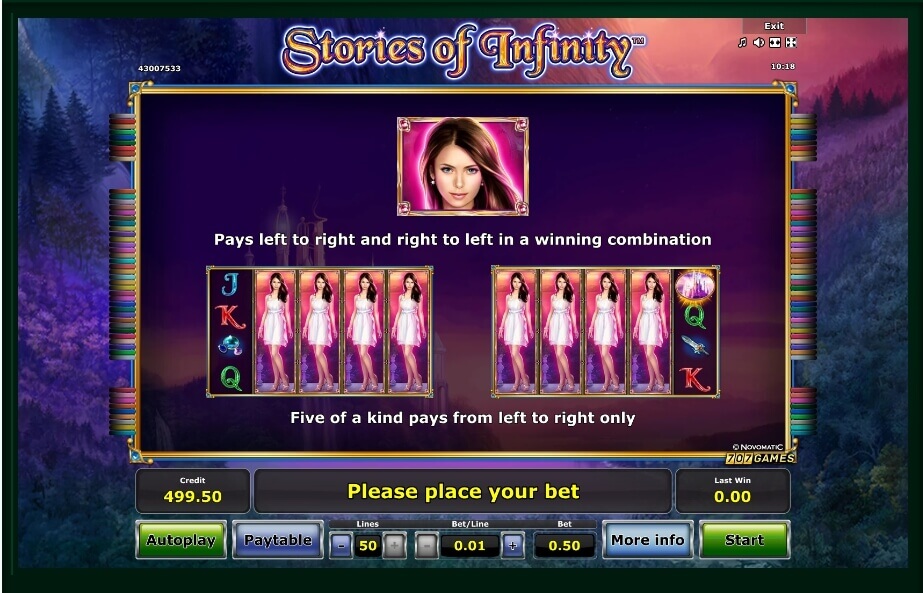Show the Paytable

[x=278, y=540]
